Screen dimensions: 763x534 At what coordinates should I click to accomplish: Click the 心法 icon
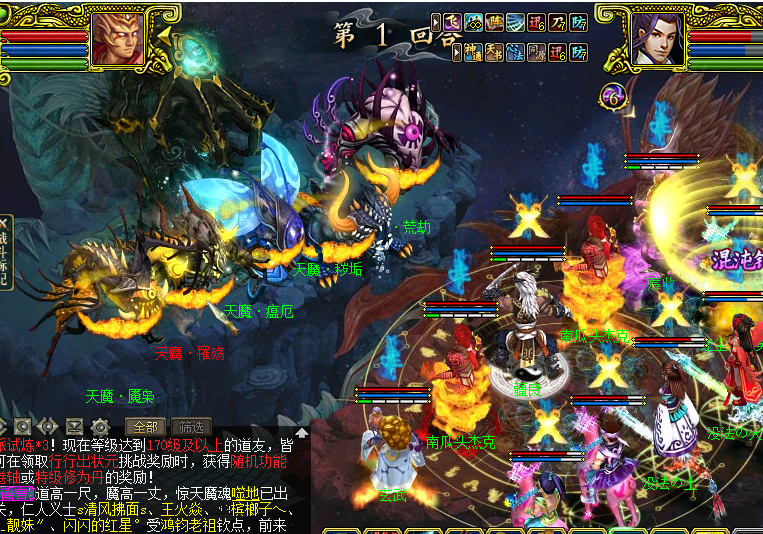515,51
